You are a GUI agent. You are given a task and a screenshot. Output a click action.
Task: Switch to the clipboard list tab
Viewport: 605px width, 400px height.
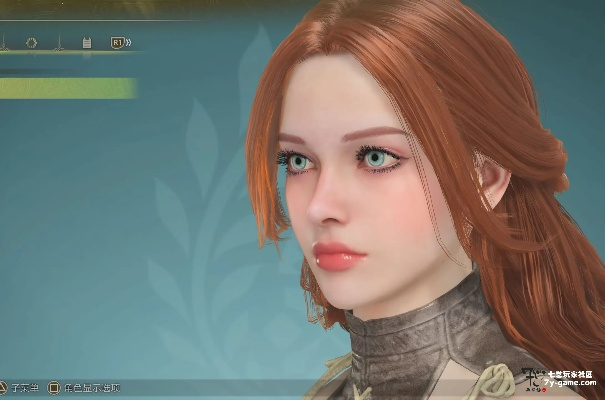[x=86, y=43]
